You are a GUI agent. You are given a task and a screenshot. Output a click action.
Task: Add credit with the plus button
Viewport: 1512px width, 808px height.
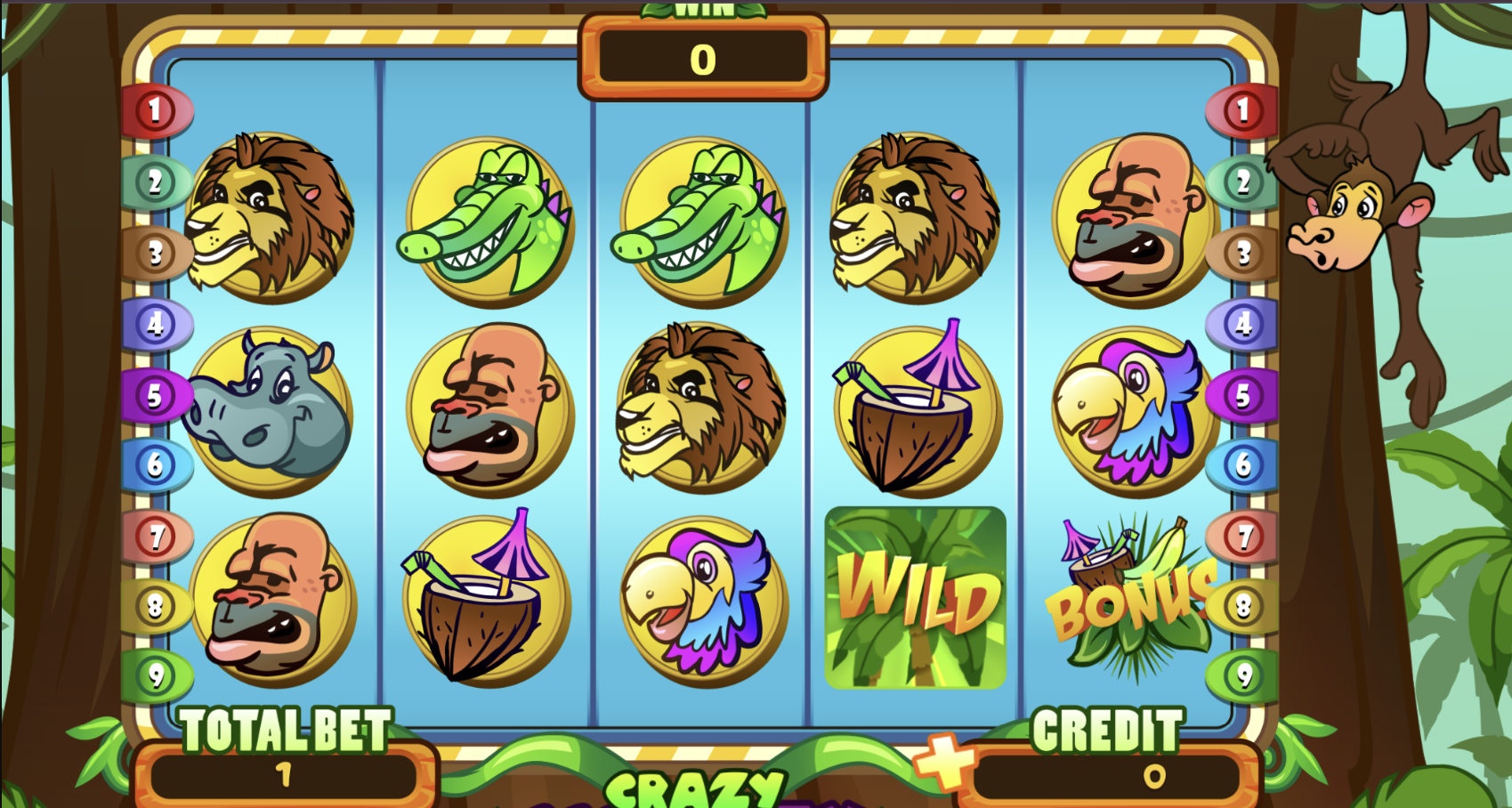943,759
